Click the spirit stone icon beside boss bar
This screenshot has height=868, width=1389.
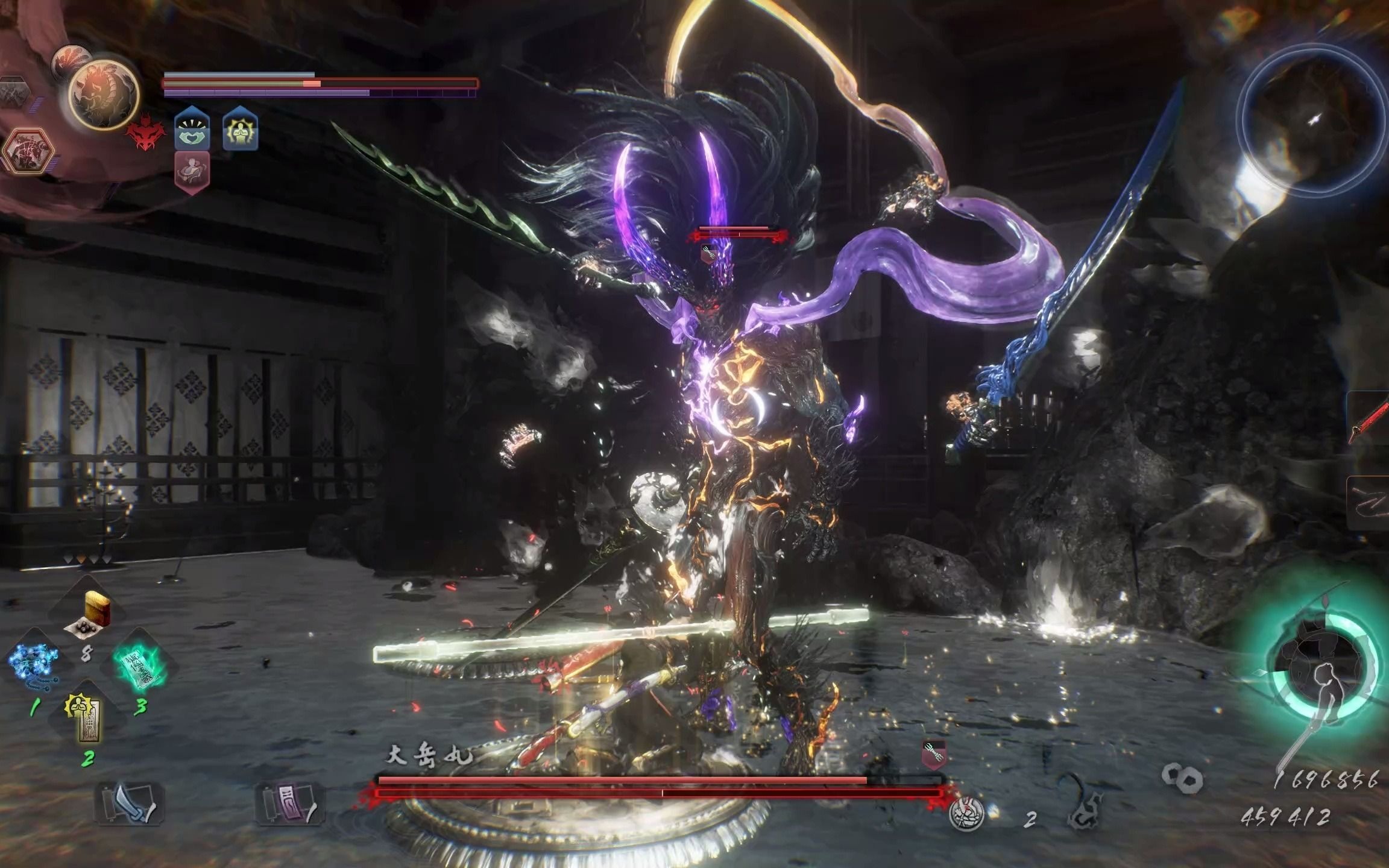(966, 815)
